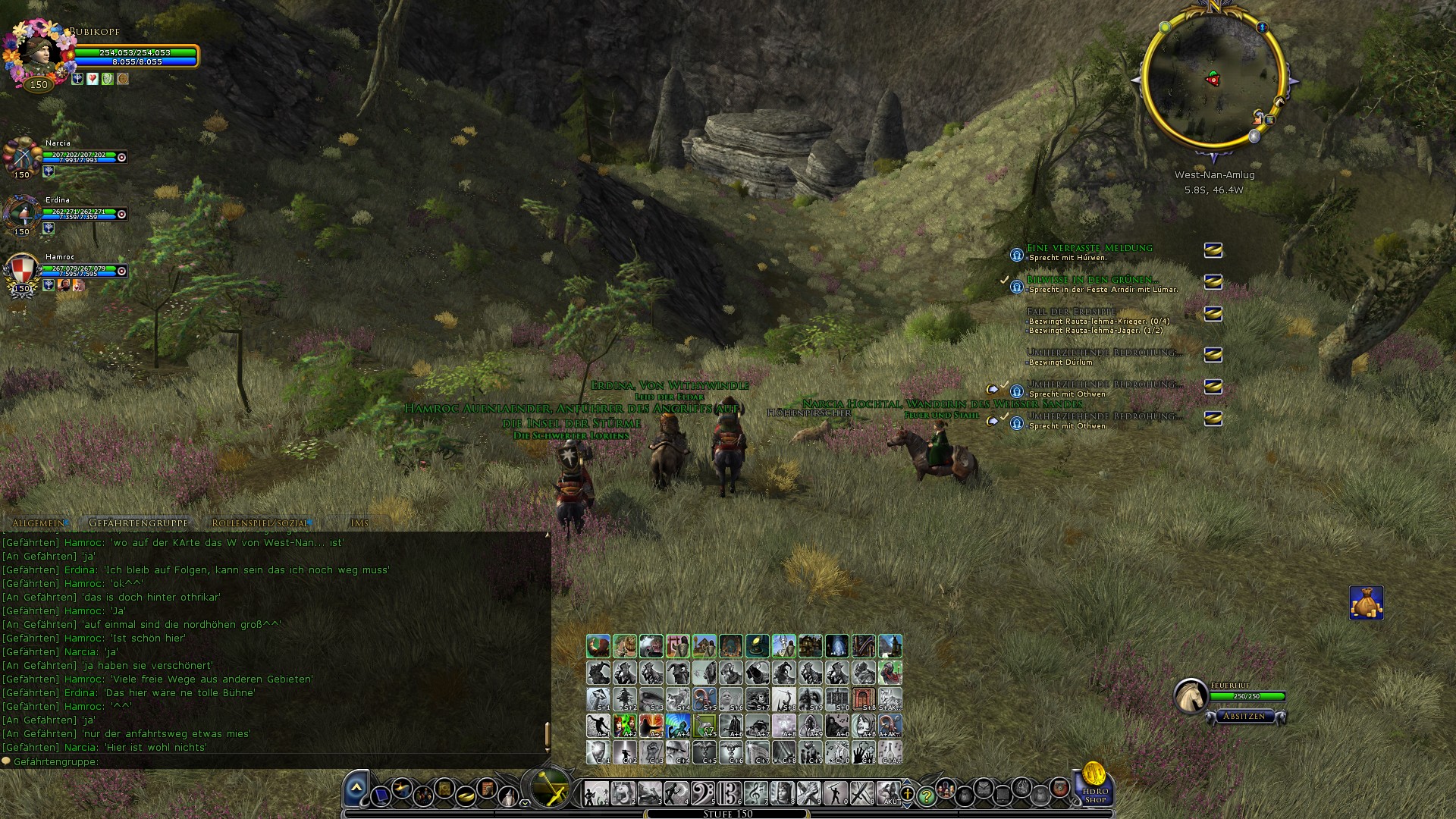Activate the sword auto-attack button
Screen dimensions: 1456x819
click(548, 787)
